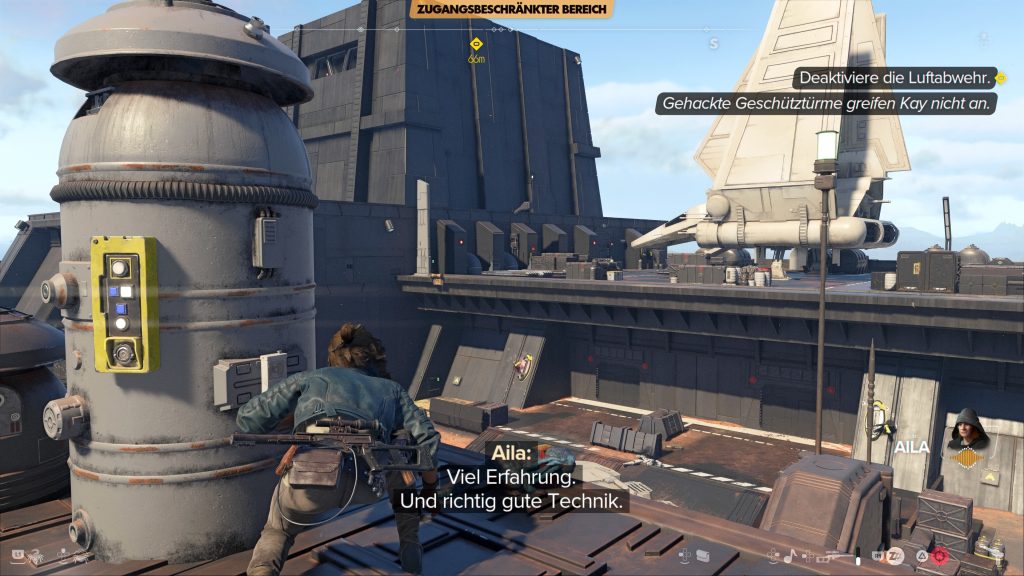
Task: Select the 'Deaktiviere die Luftabwehr' objective tracker
Action: point(893,77)
